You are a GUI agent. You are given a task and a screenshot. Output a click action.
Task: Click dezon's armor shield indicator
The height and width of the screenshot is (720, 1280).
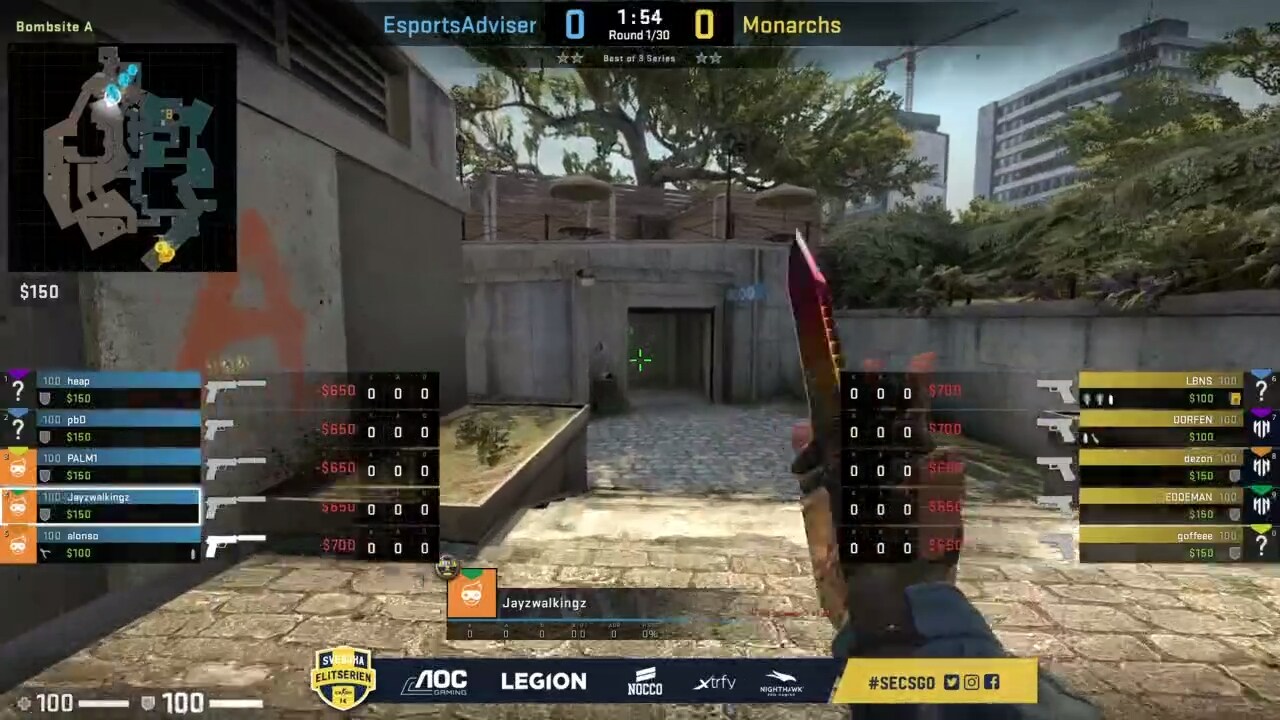1233,475
